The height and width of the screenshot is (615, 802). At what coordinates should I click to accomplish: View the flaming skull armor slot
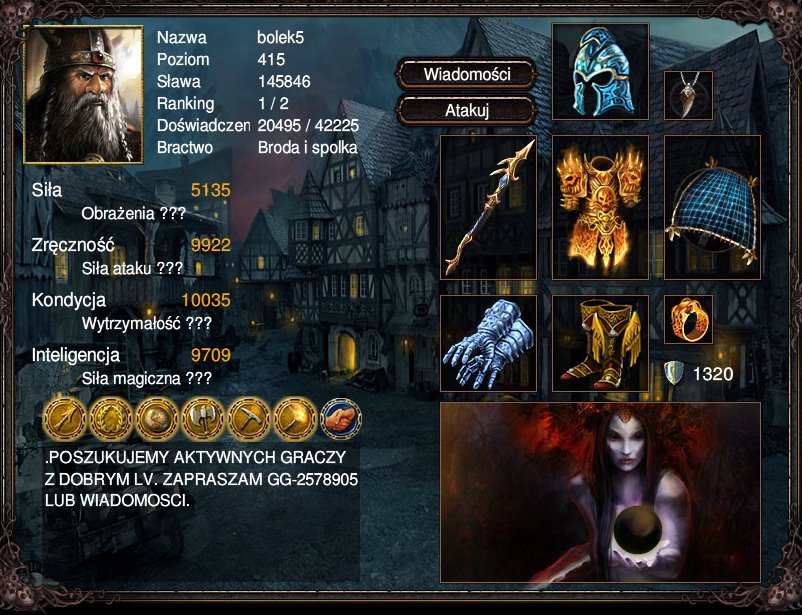pos(600,207)
